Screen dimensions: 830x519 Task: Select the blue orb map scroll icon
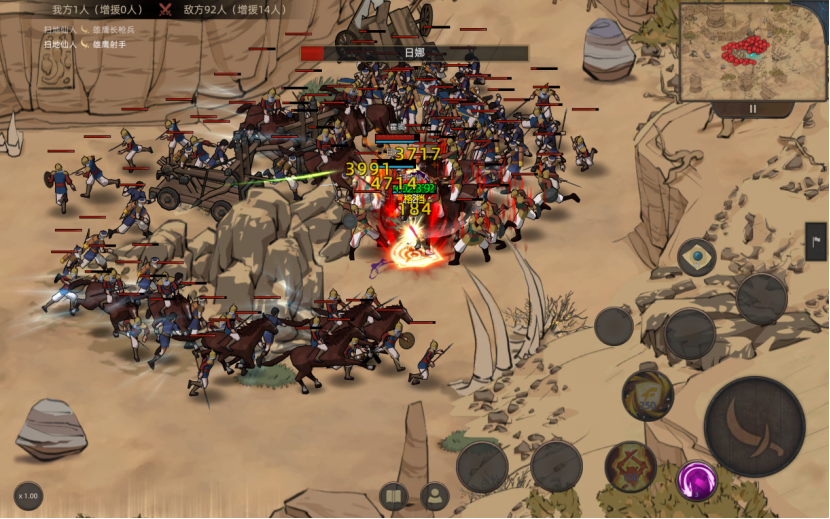click(697, 257)
